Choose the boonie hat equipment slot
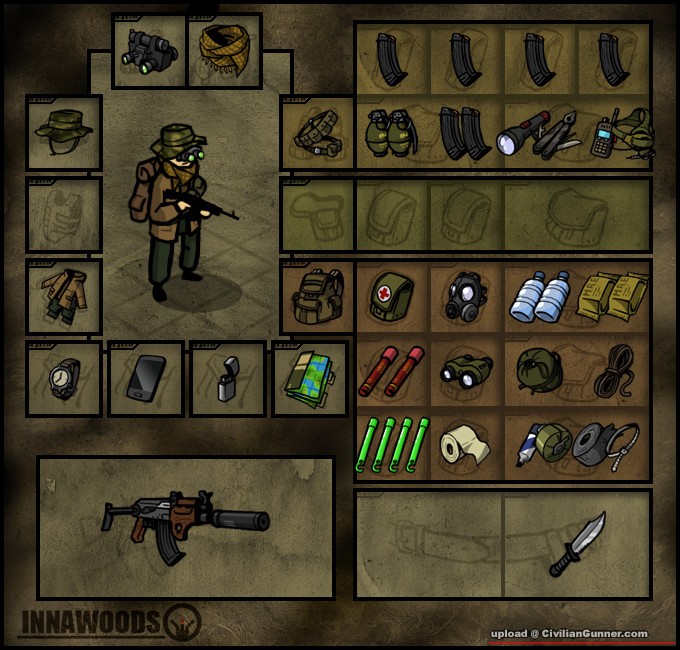The image size is (680, 650). point(64,132)
